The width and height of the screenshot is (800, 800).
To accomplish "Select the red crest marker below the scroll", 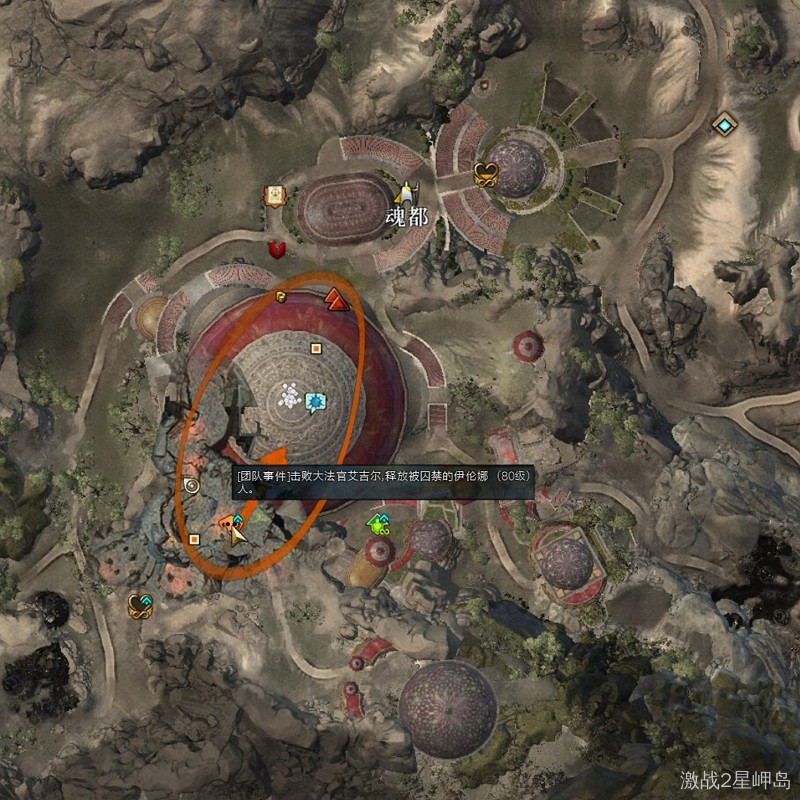I will 278,248.
